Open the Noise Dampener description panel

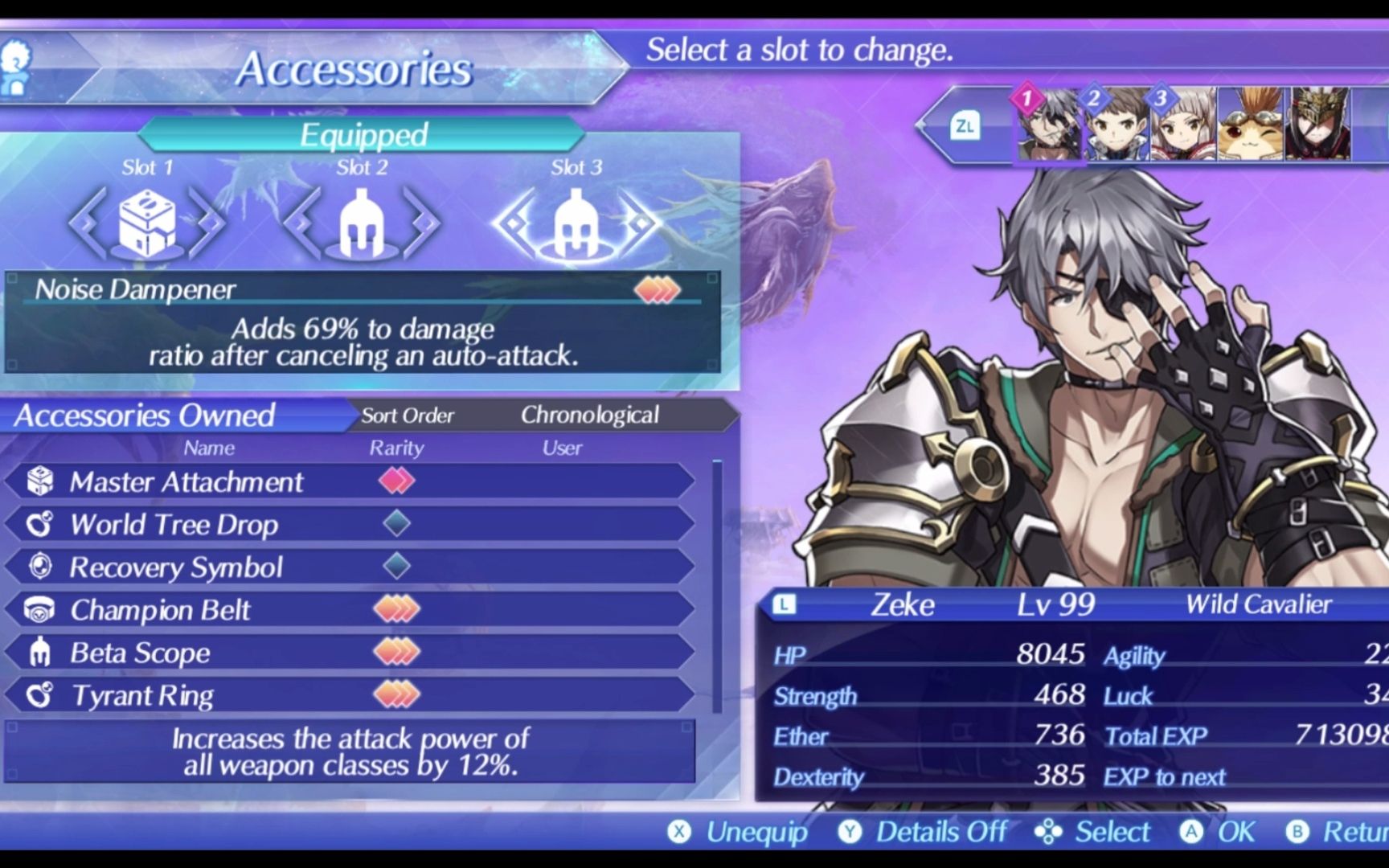[x=362, y=323]
